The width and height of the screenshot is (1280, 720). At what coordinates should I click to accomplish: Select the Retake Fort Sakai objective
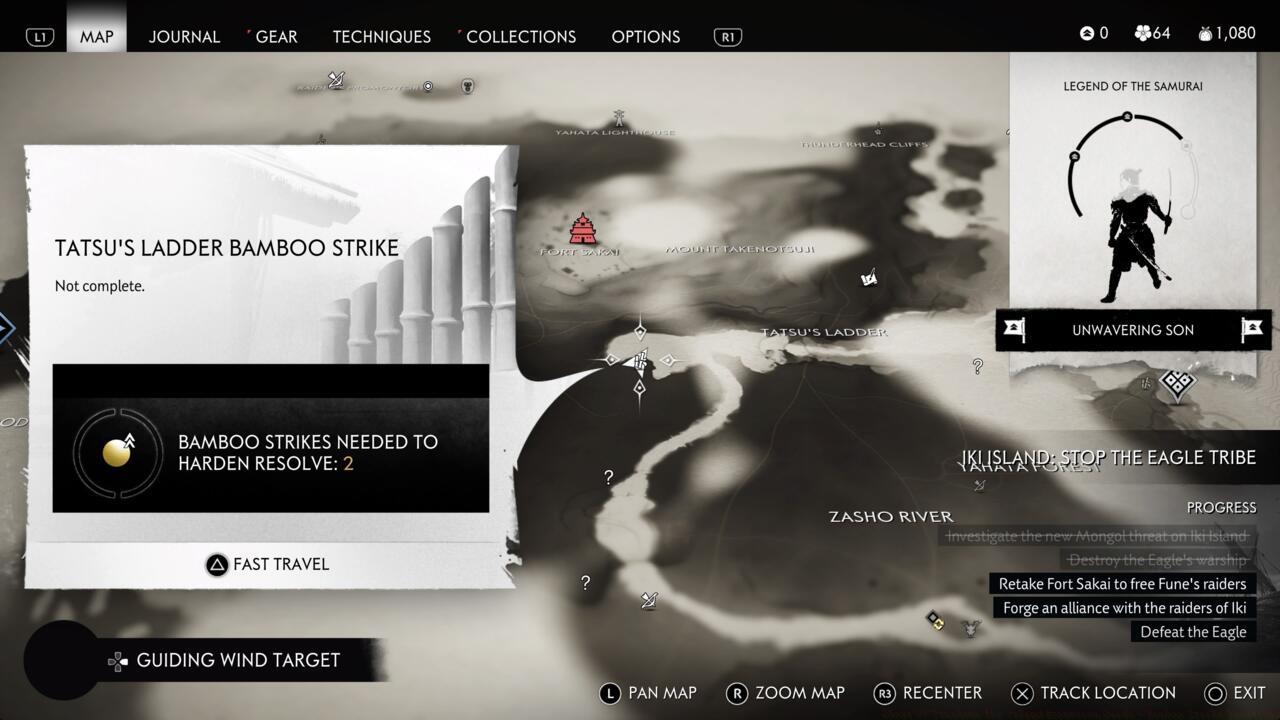pyautogui.click(x=1122, y=584)
